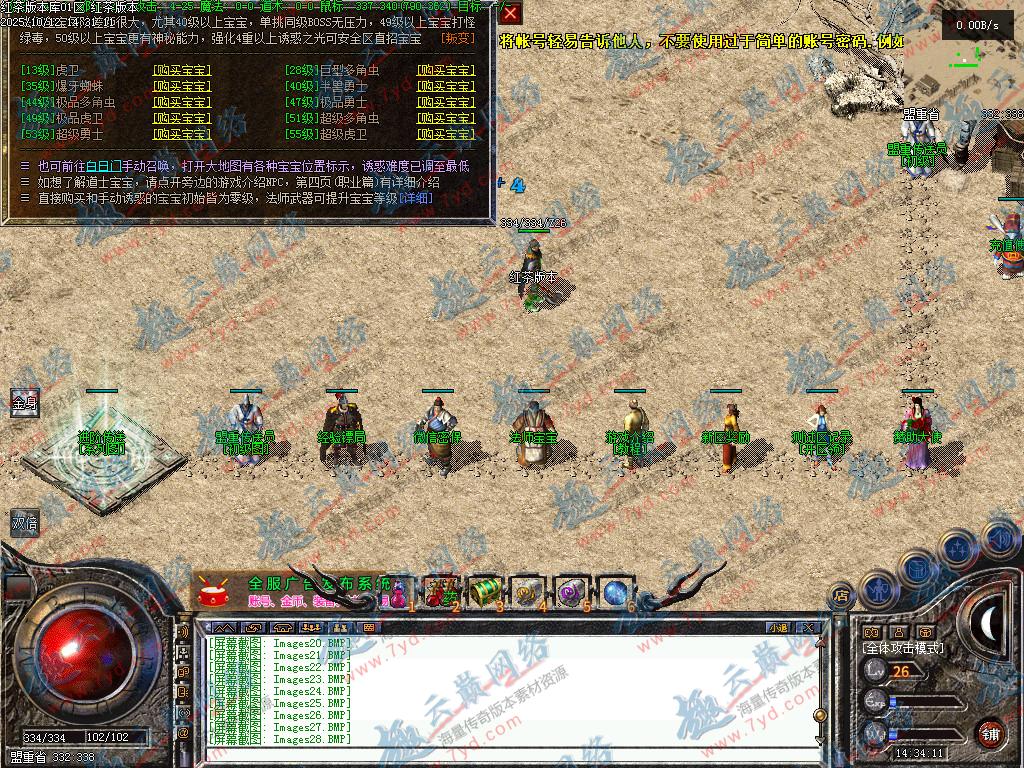The height and width of the screenshot is (768, 1024).
Task: Click the 全服广告发布系统 drum banner
Action: pos(290,591)
